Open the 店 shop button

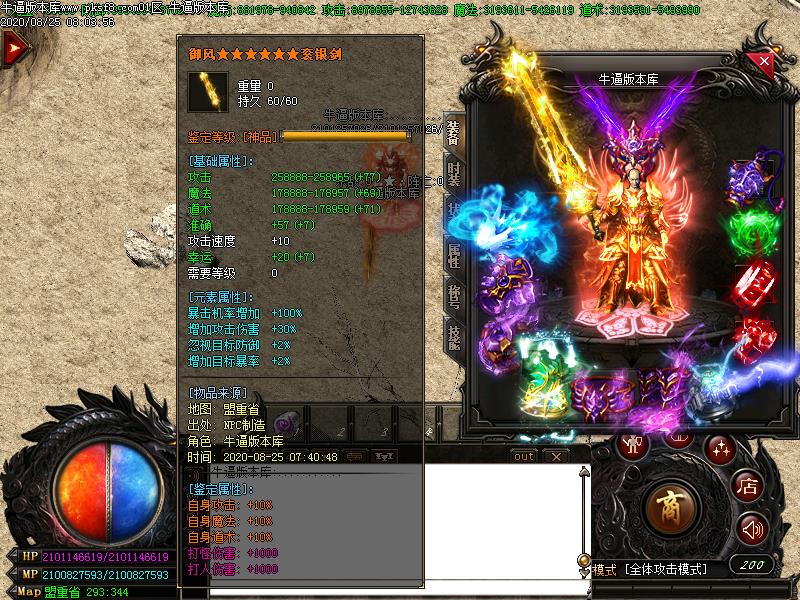pyautogui.click(x=748, y=487)
